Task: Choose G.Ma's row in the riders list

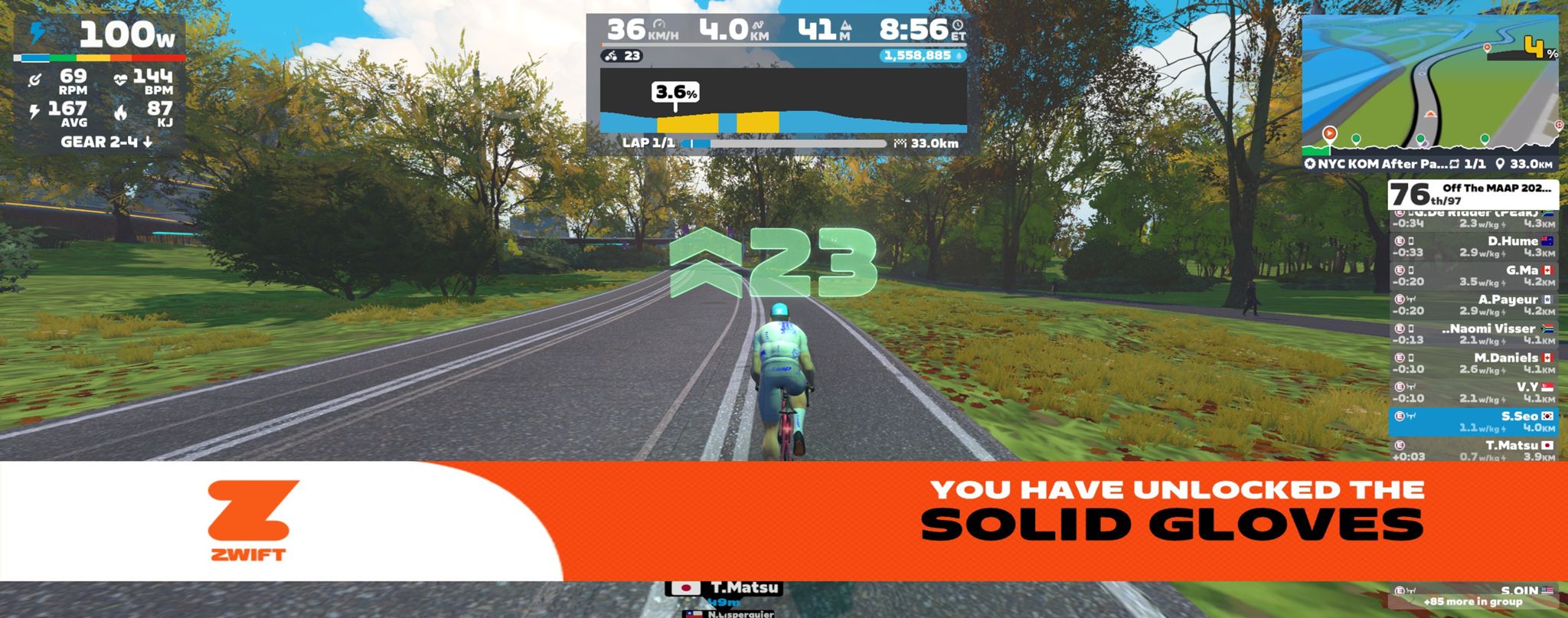Action: pos(1473,276)
